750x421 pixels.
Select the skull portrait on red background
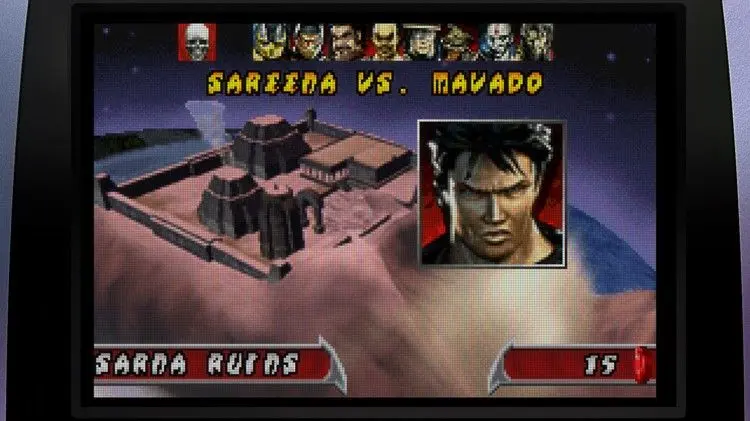[x=197, y=41]
